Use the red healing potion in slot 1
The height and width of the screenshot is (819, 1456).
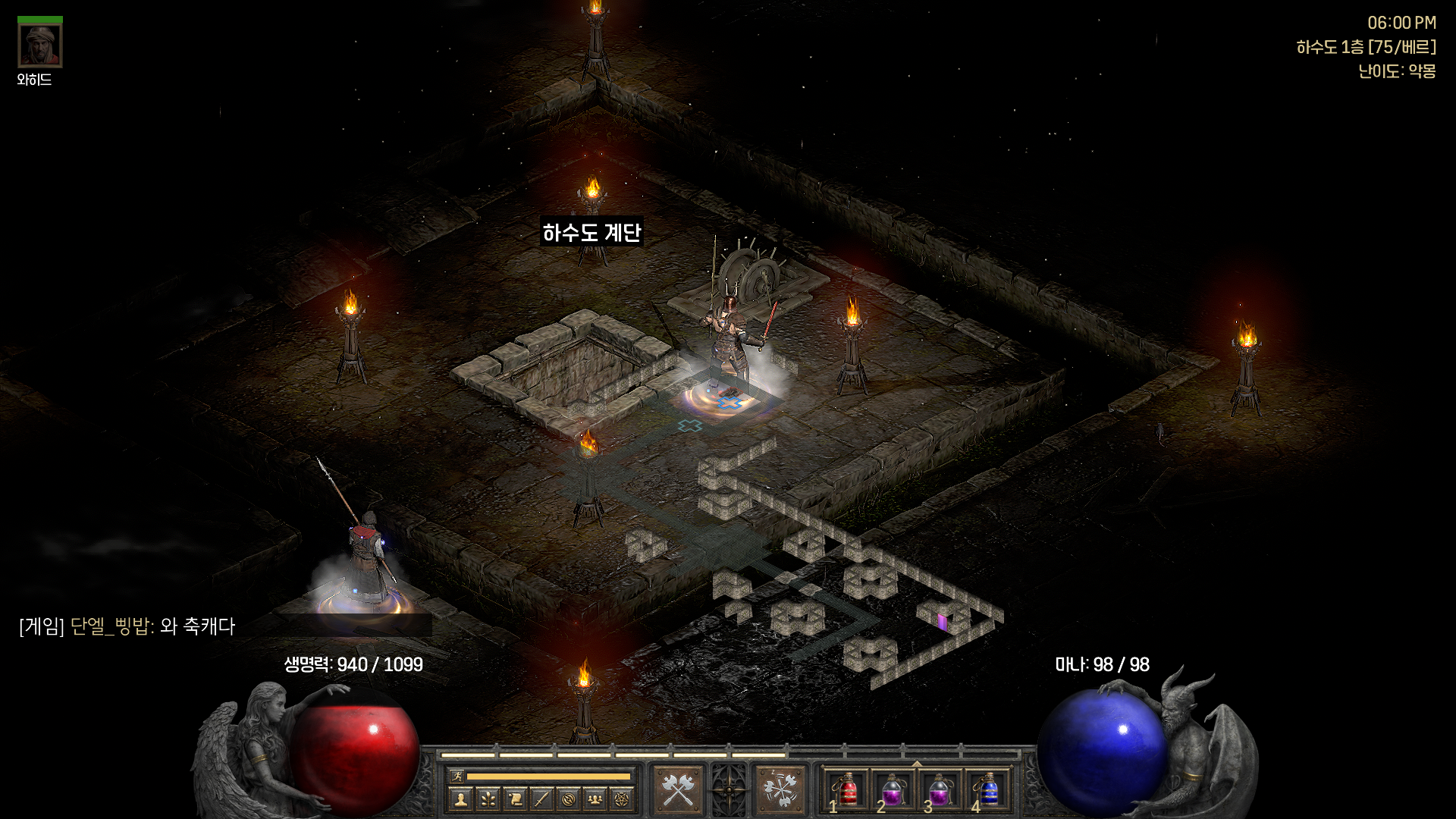tap(847, 790)
